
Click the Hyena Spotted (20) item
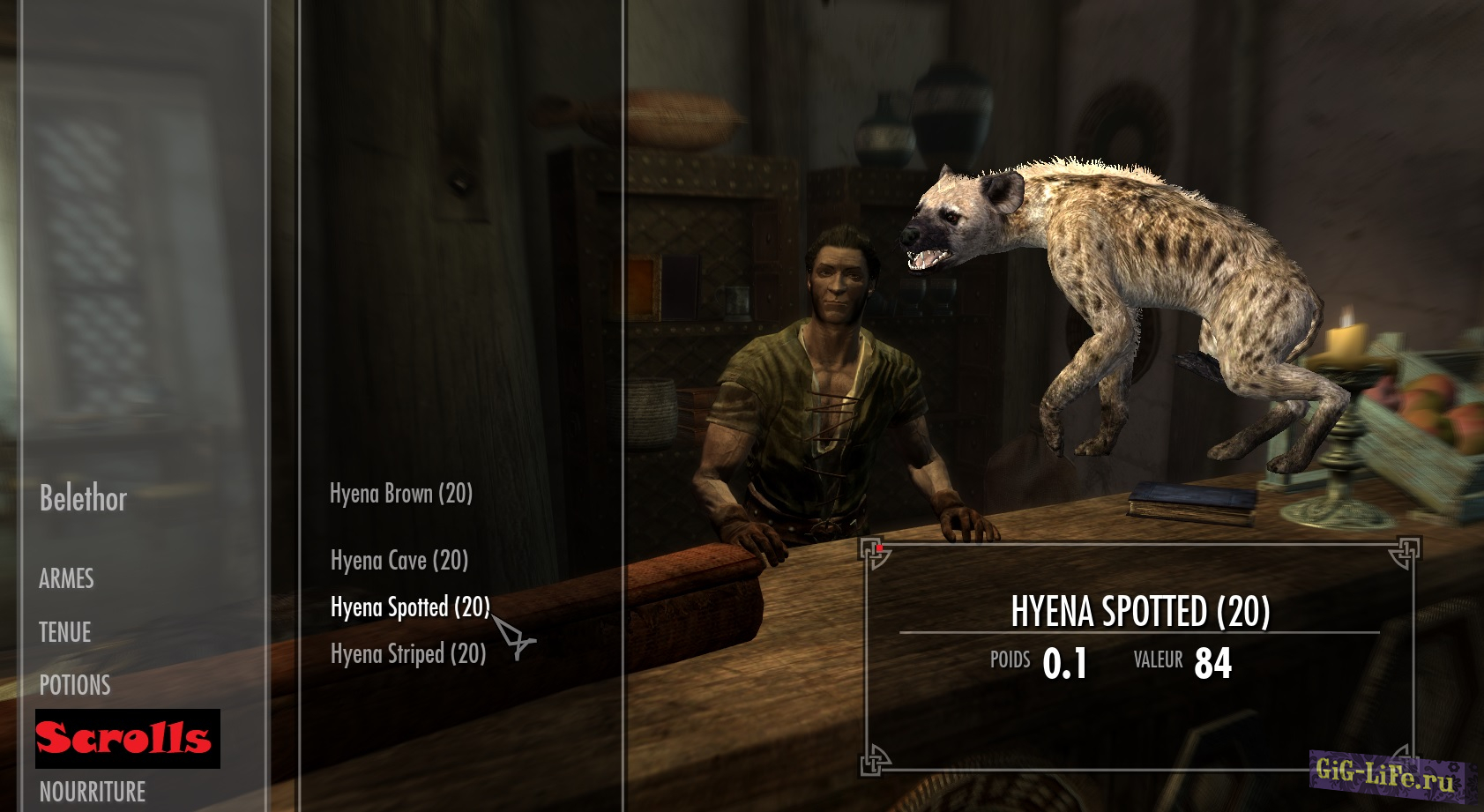click(410, 607)
